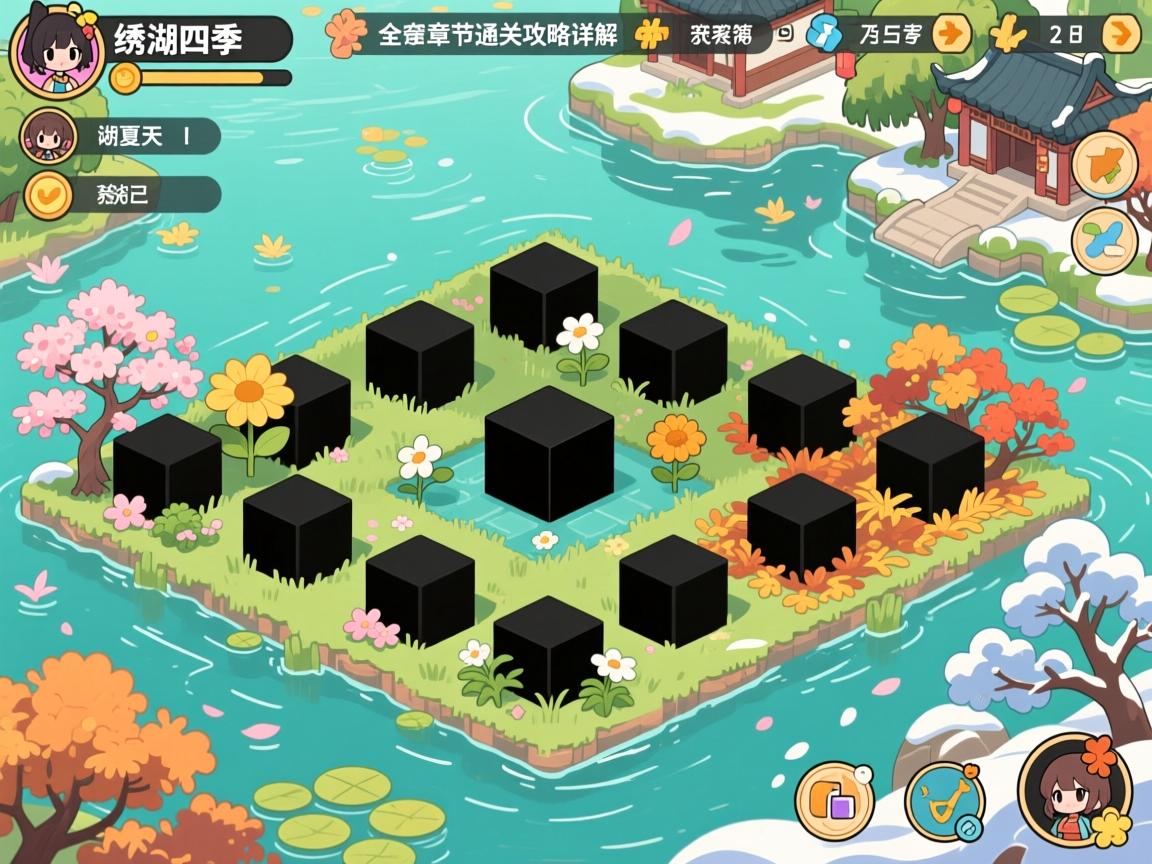The width and height of the screenshot is (1152, 864).
Task: Tap the orange arrow next to 2日
Action: (1120, 34)
